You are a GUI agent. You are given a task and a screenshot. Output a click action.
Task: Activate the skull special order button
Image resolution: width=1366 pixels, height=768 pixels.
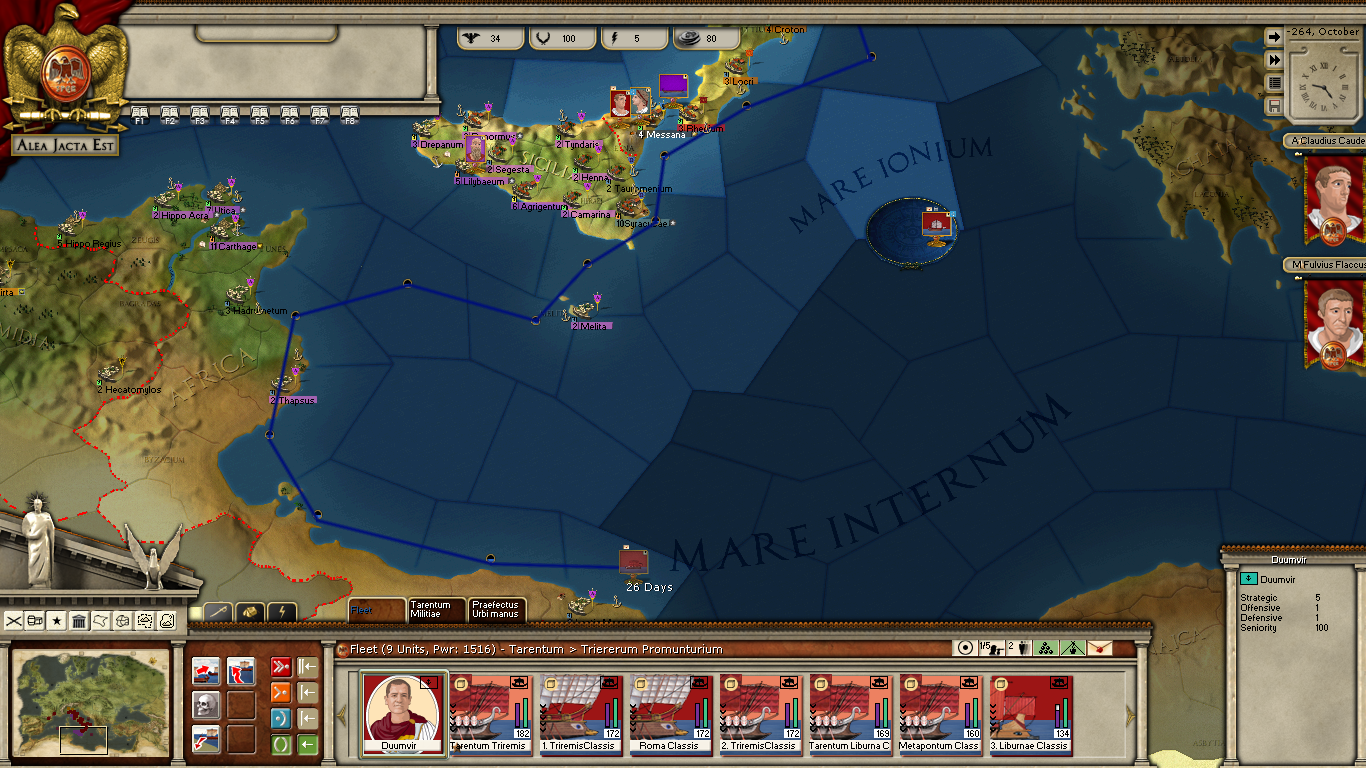click(206, 705)
